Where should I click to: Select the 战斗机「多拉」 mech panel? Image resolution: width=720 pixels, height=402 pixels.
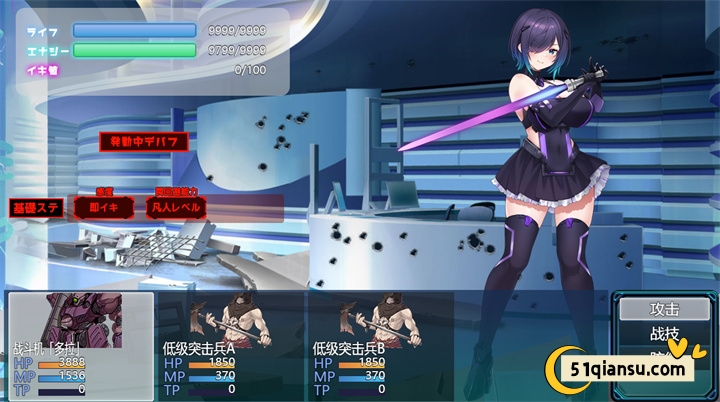[81, 345]
